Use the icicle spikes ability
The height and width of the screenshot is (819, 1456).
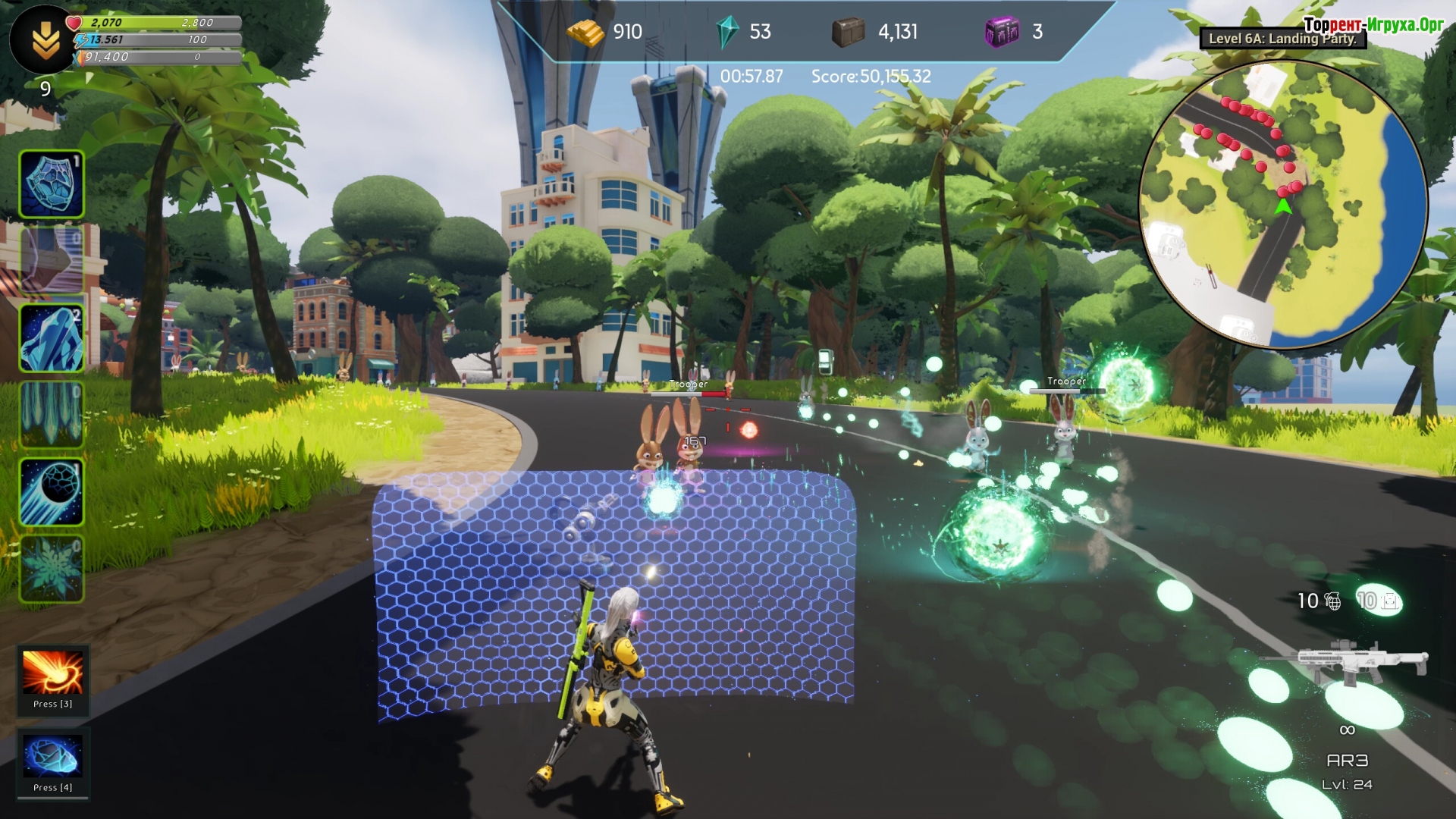[x=52, y=414]
